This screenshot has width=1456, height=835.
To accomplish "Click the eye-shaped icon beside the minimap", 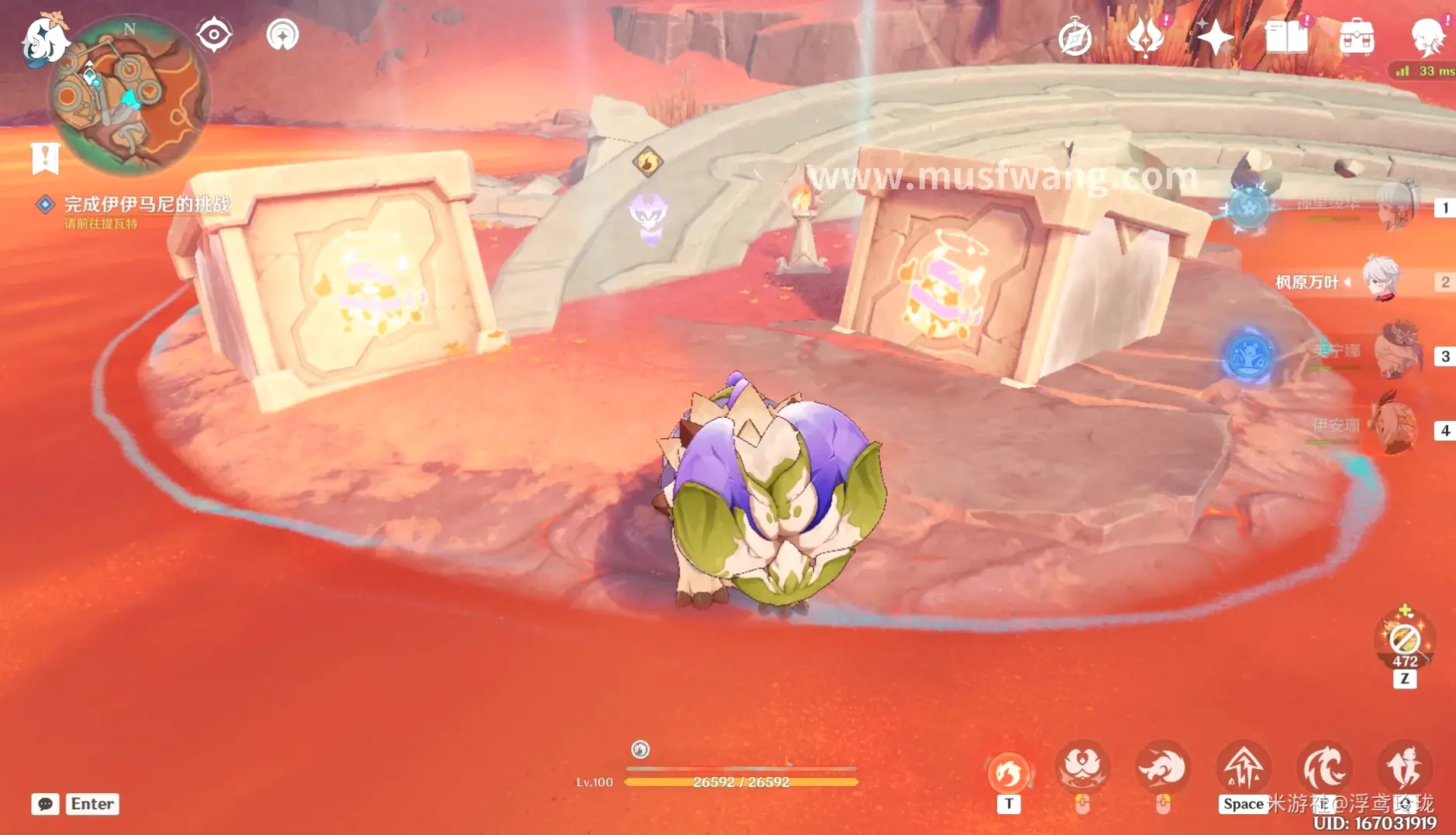I will pyautogui.click(x=213, y=35).
